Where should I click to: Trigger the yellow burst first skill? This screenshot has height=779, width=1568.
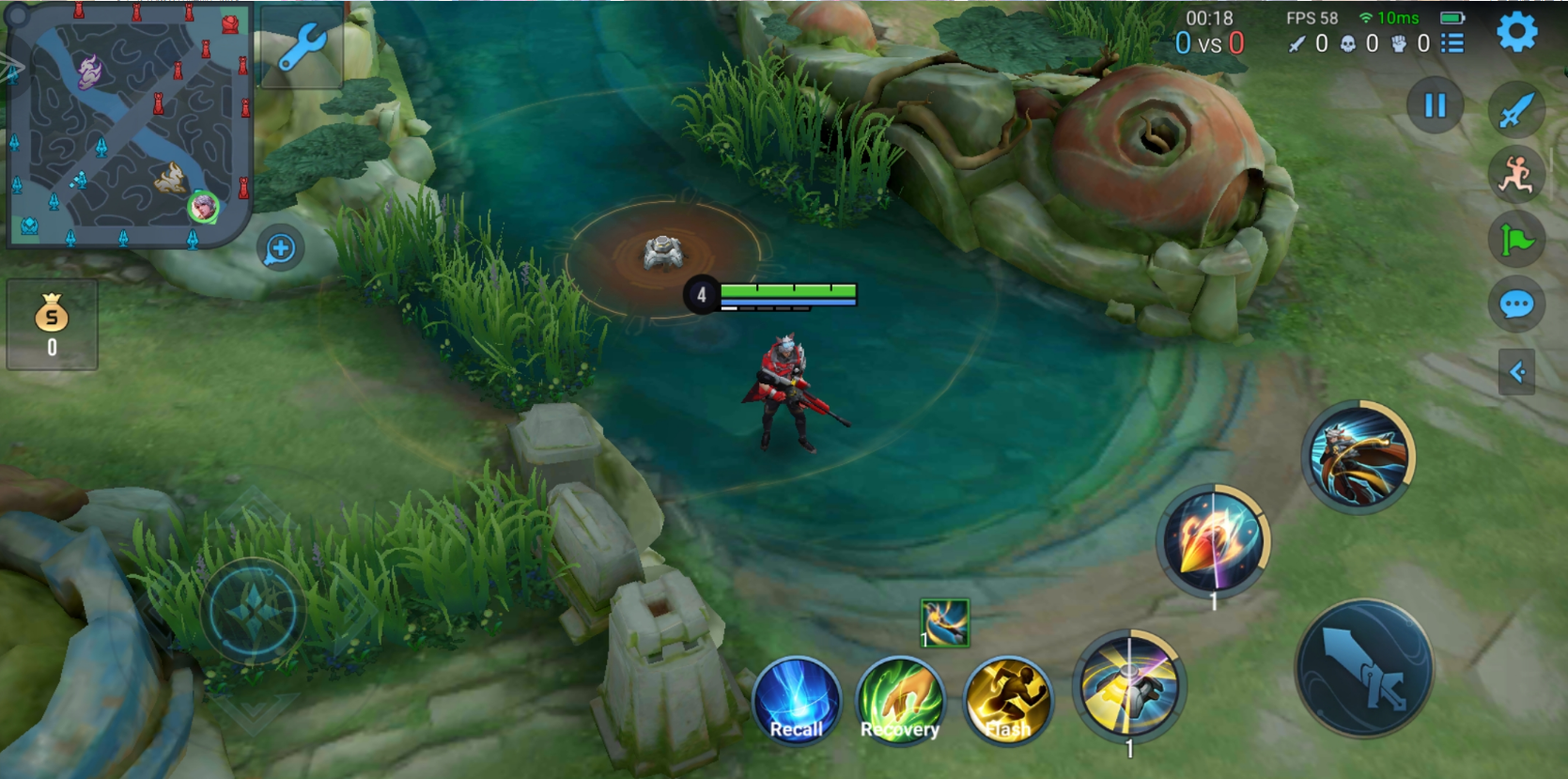click(x=1129, y=685)
